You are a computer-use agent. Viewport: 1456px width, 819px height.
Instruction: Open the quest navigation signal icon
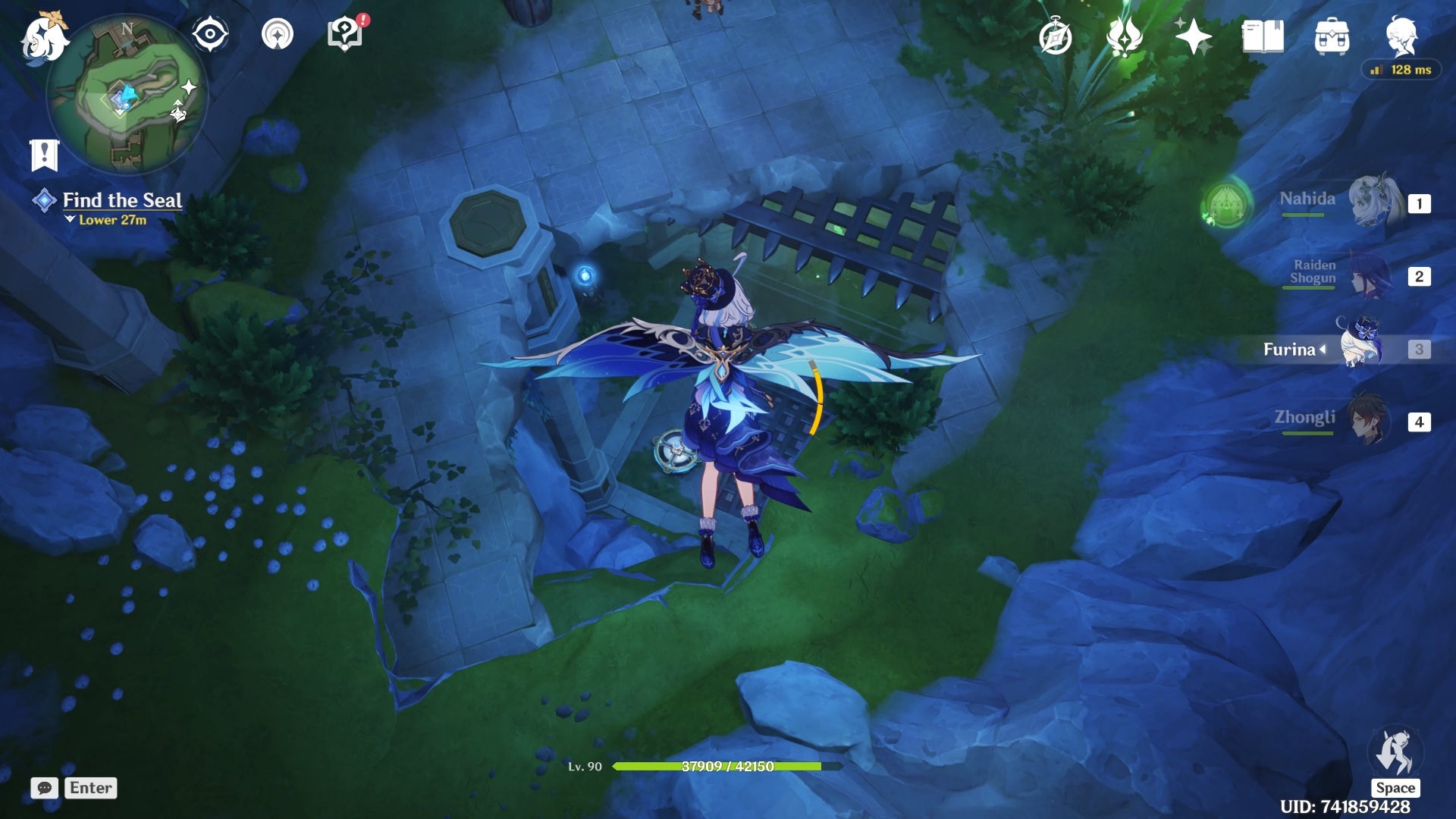[278, 35]
